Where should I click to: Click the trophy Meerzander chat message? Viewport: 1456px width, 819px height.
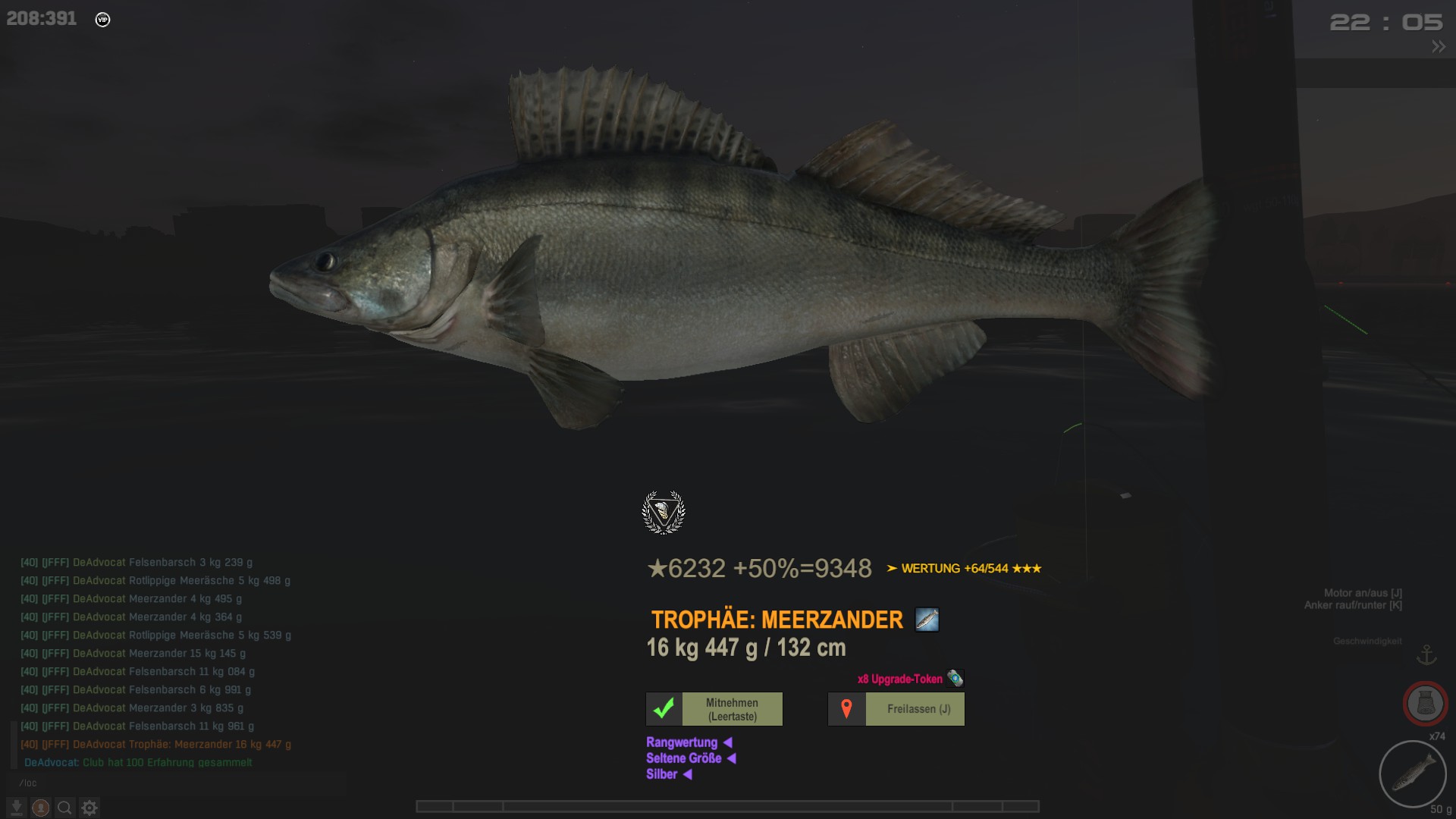click(x=156, y=745)
